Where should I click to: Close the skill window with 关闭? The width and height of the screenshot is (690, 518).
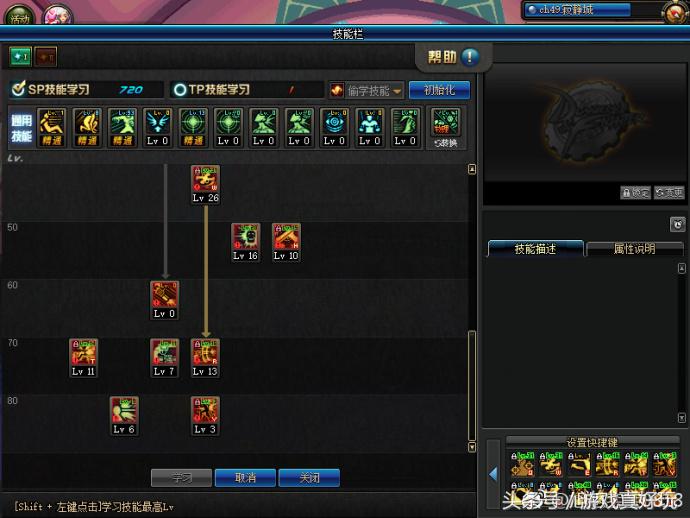[309, 478]
